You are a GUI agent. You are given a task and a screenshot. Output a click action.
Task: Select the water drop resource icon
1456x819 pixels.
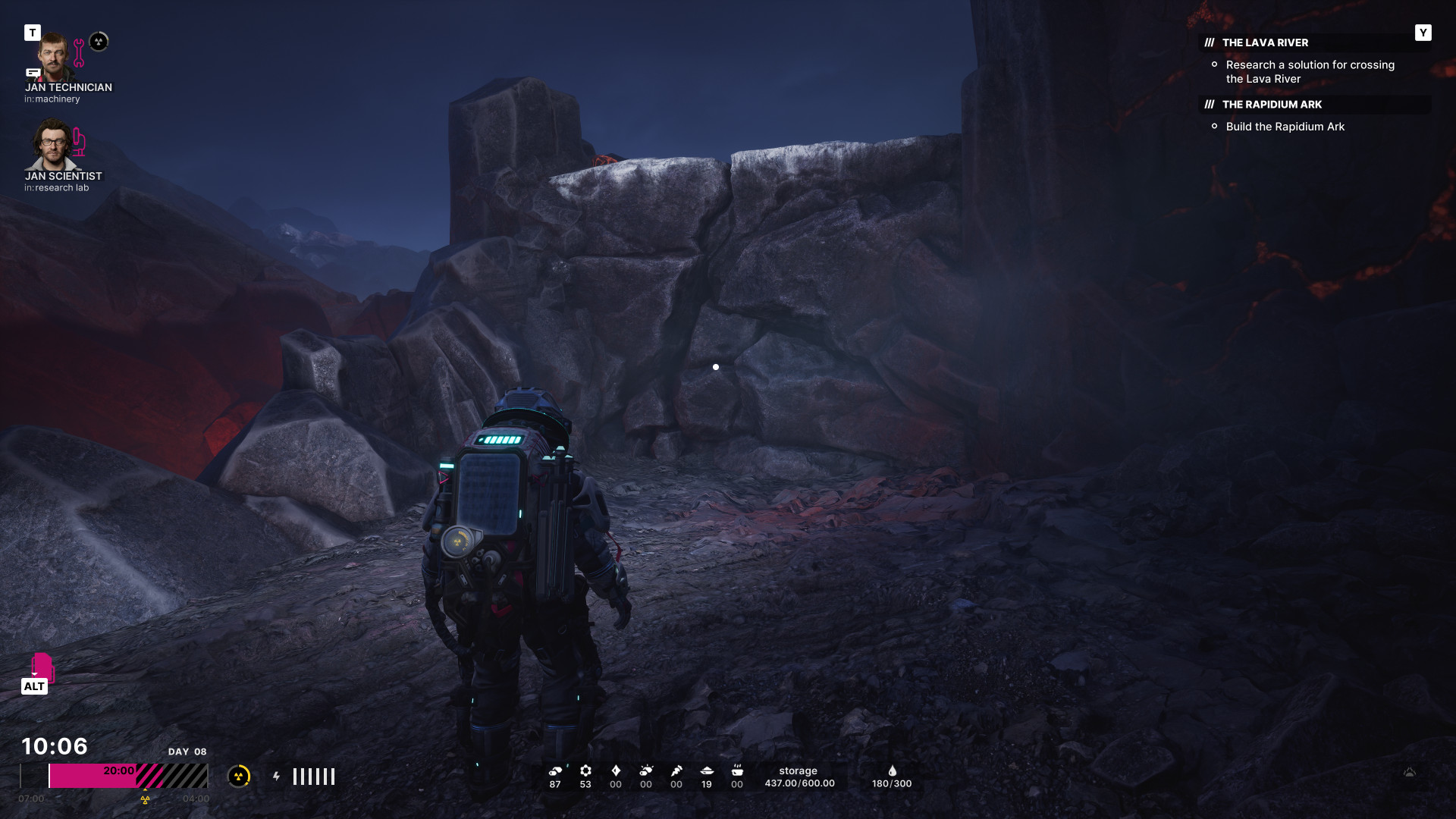coord(893,770)
